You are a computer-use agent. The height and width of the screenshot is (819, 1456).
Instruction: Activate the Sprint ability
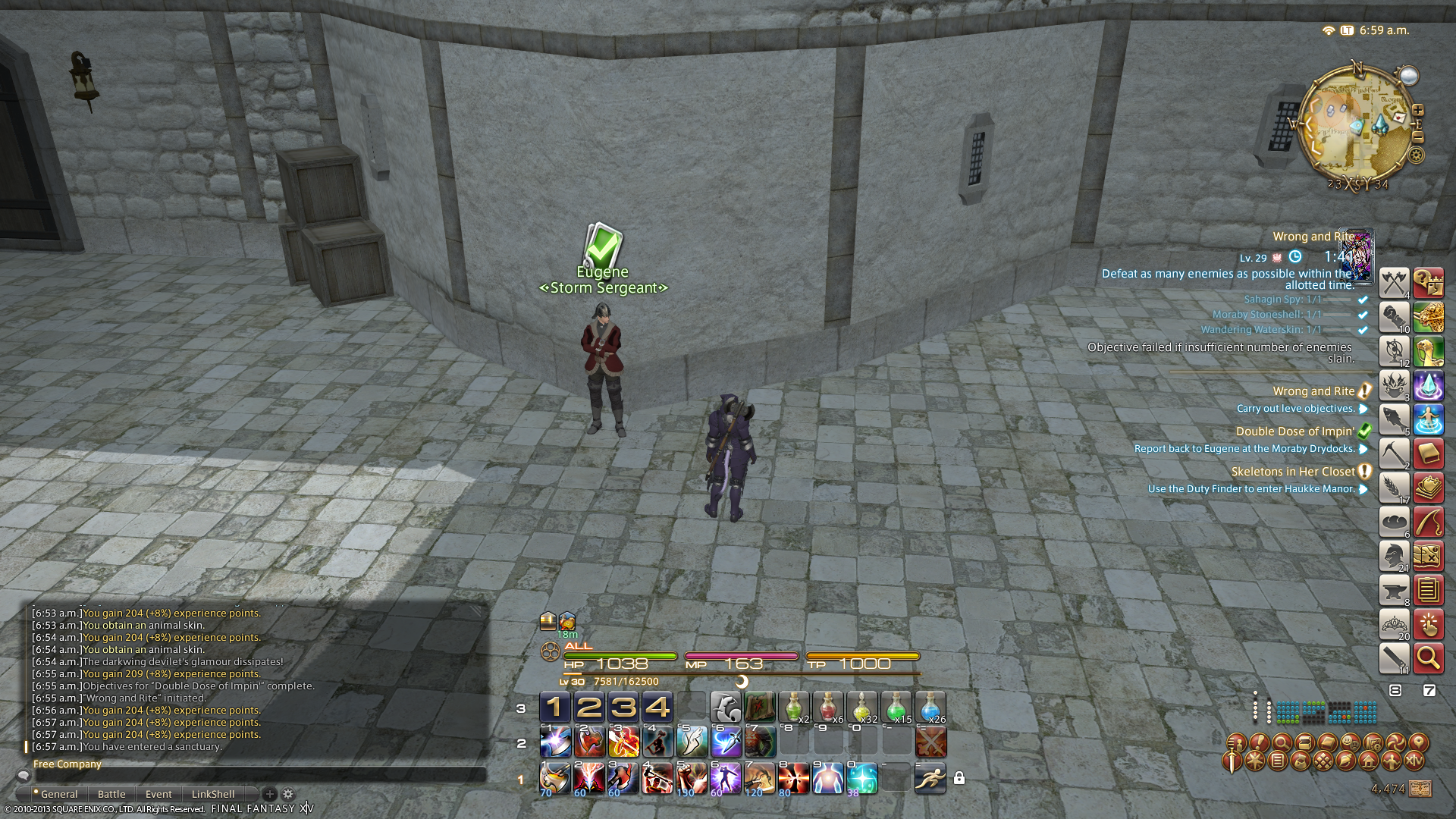[930, 778]
